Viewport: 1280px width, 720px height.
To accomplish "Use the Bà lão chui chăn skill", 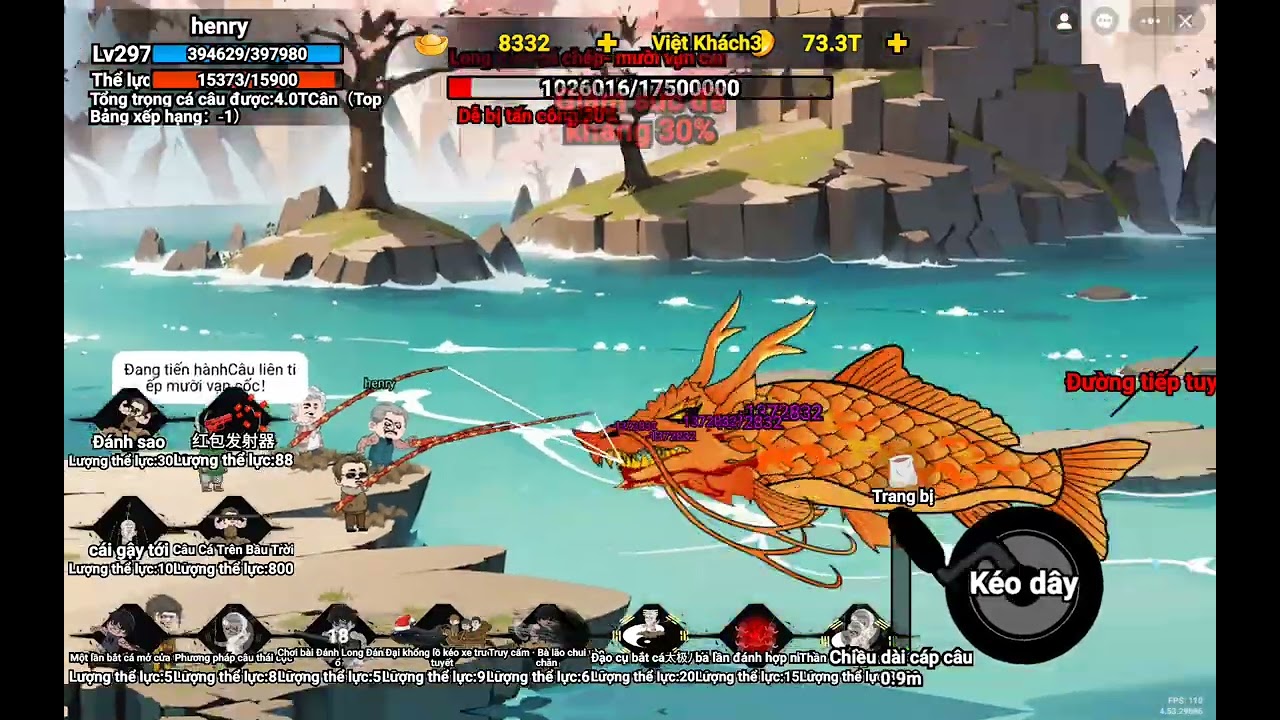I will pyautogui.click(x=546, y=630).
